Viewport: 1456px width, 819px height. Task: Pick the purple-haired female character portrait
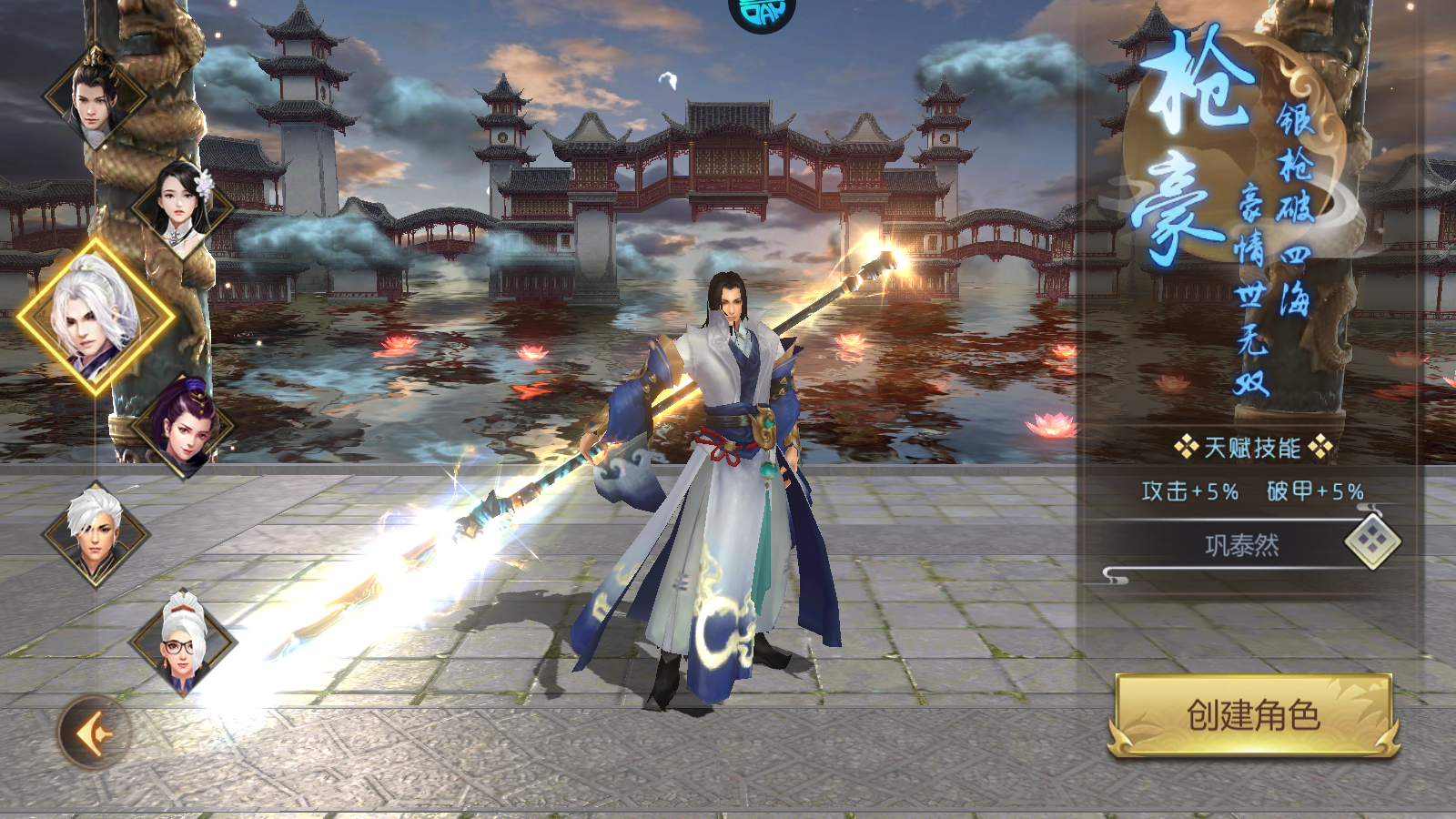coord(183,428)
